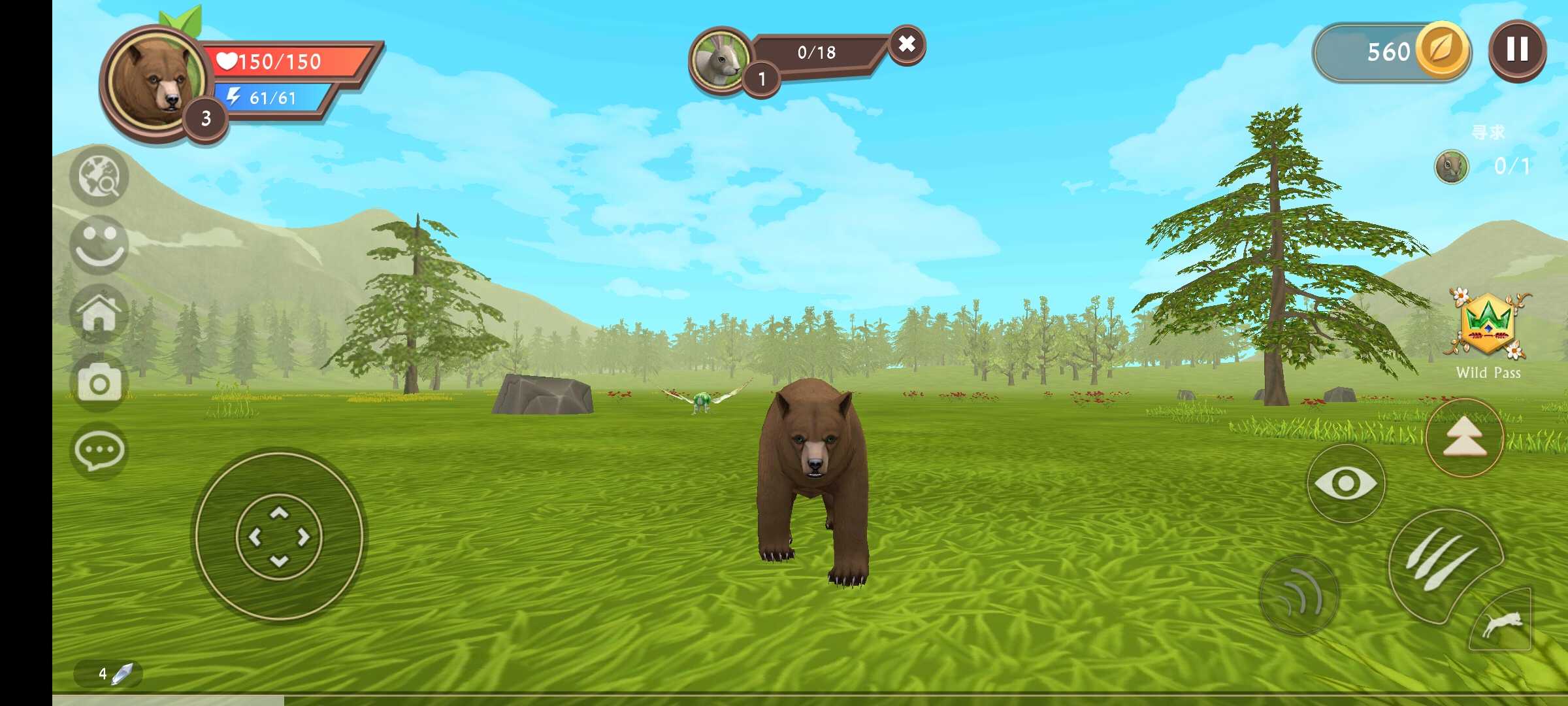Tap the virtual movement joystick

(279, 536)
